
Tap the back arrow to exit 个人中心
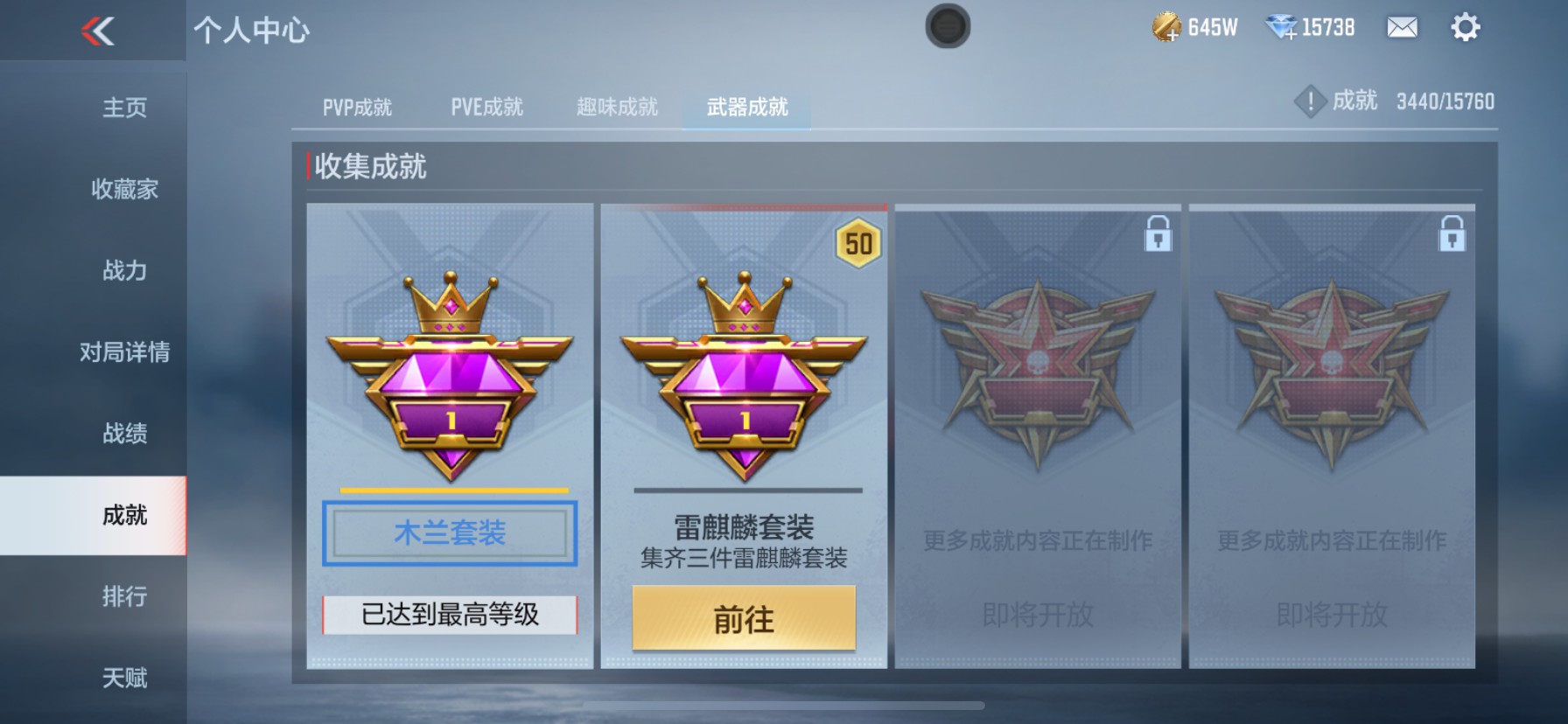point(99,33)
